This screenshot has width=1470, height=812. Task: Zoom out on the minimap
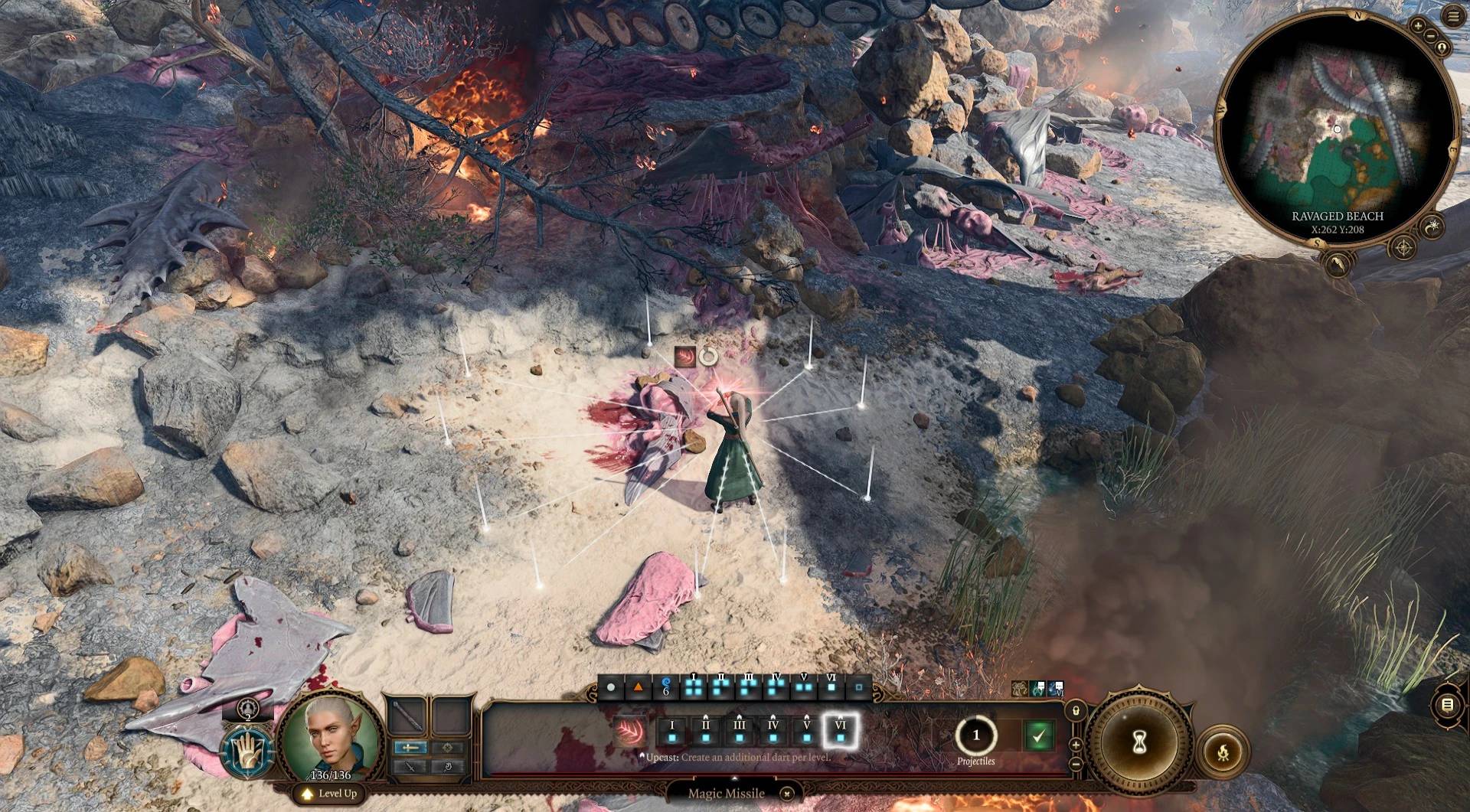coord(1430,36)
